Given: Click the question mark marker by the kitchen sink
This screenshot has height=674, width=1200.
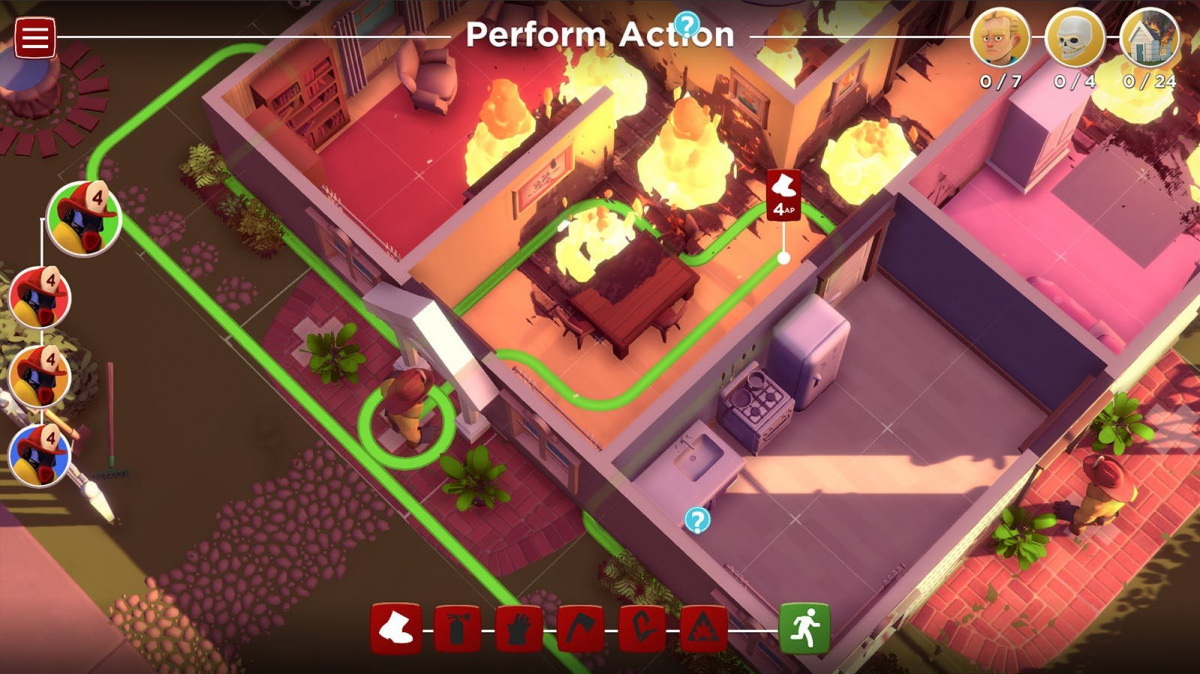Looking at the screenshot, I should [698, 520].
